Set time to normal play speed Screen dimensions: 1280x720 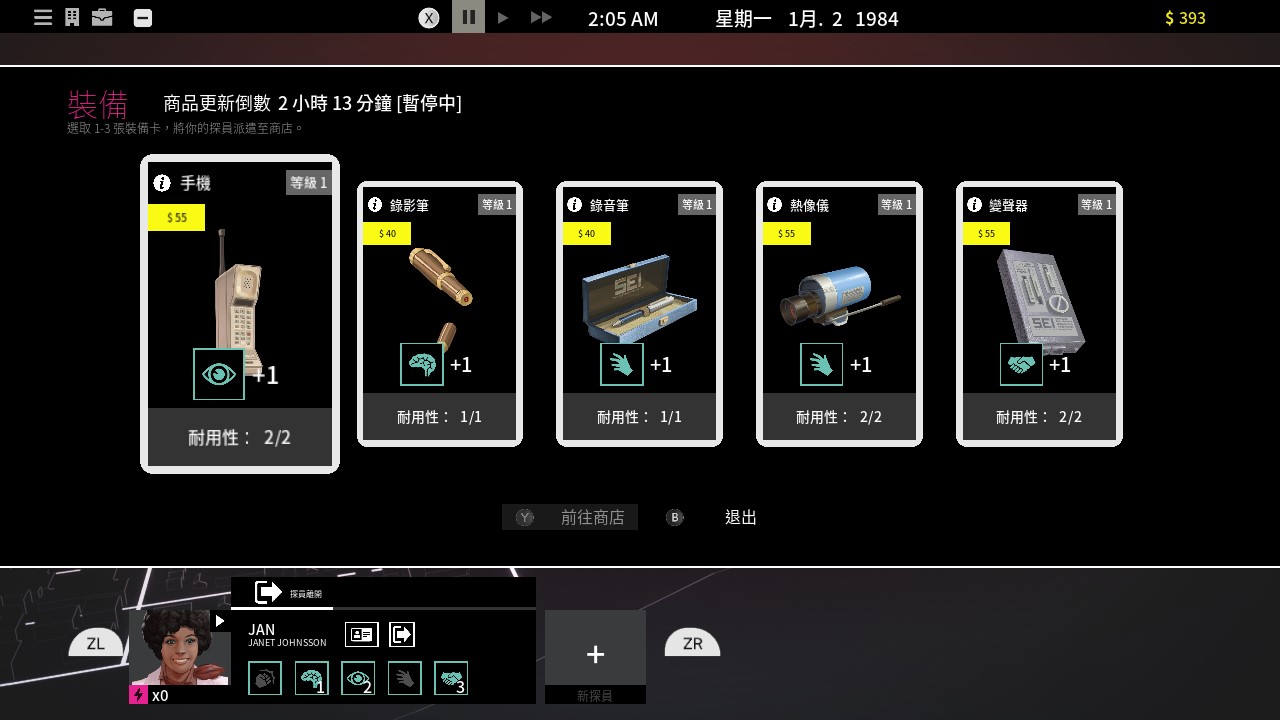503,18
